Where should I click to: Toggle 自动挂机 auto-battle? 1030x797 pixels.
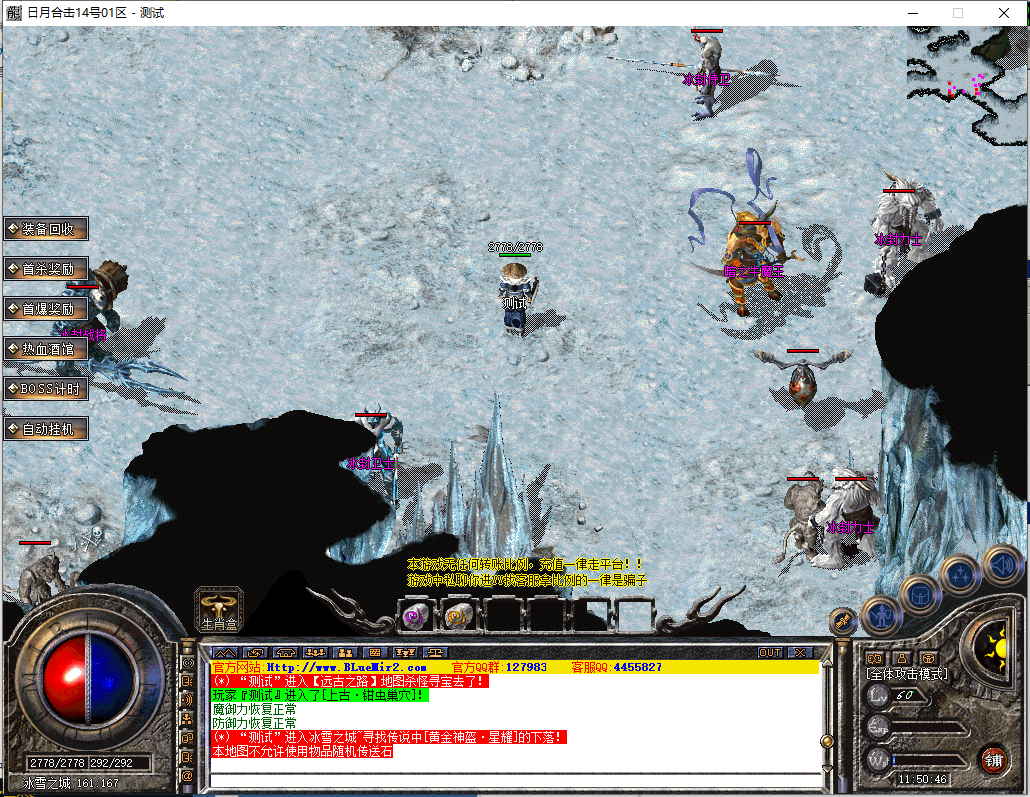click(46, 429)
